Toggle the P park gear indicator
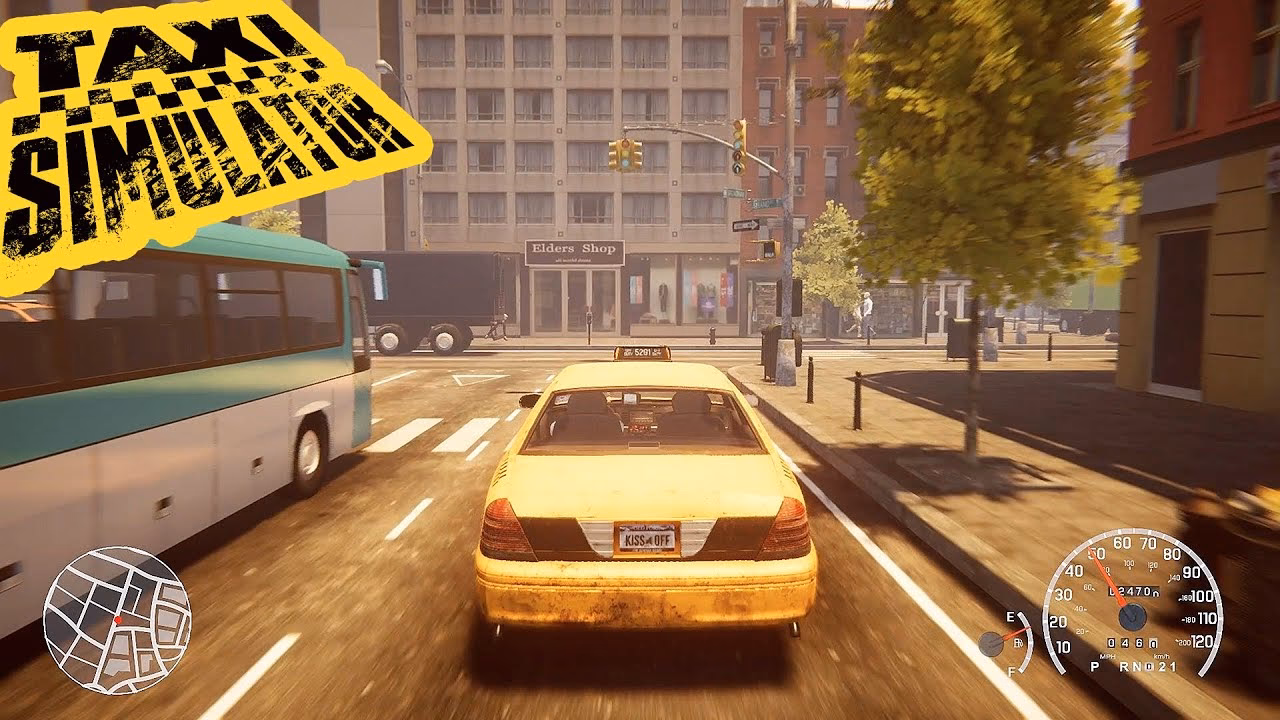 click(x=1094, y=667)
